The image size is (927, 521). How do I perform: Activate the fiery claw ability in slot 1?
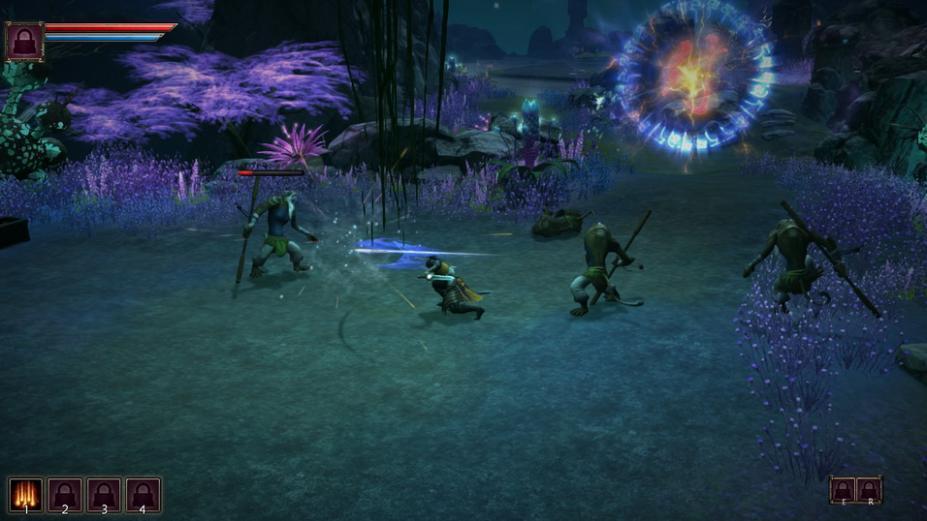pyautogui.click(x=26, y=494)
